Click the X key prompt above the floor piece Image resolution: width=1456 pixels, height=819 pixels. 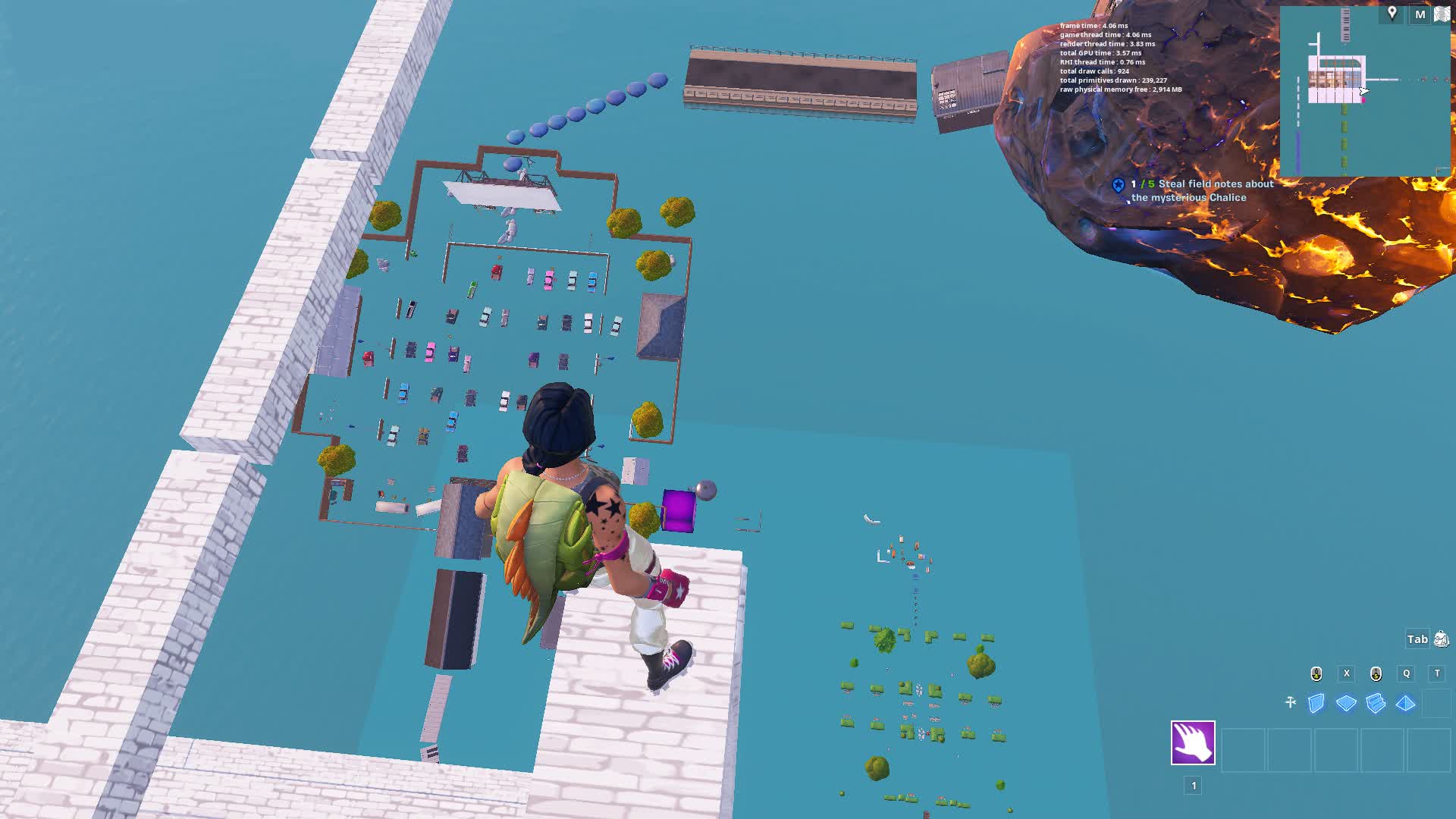click(1346, 673)
